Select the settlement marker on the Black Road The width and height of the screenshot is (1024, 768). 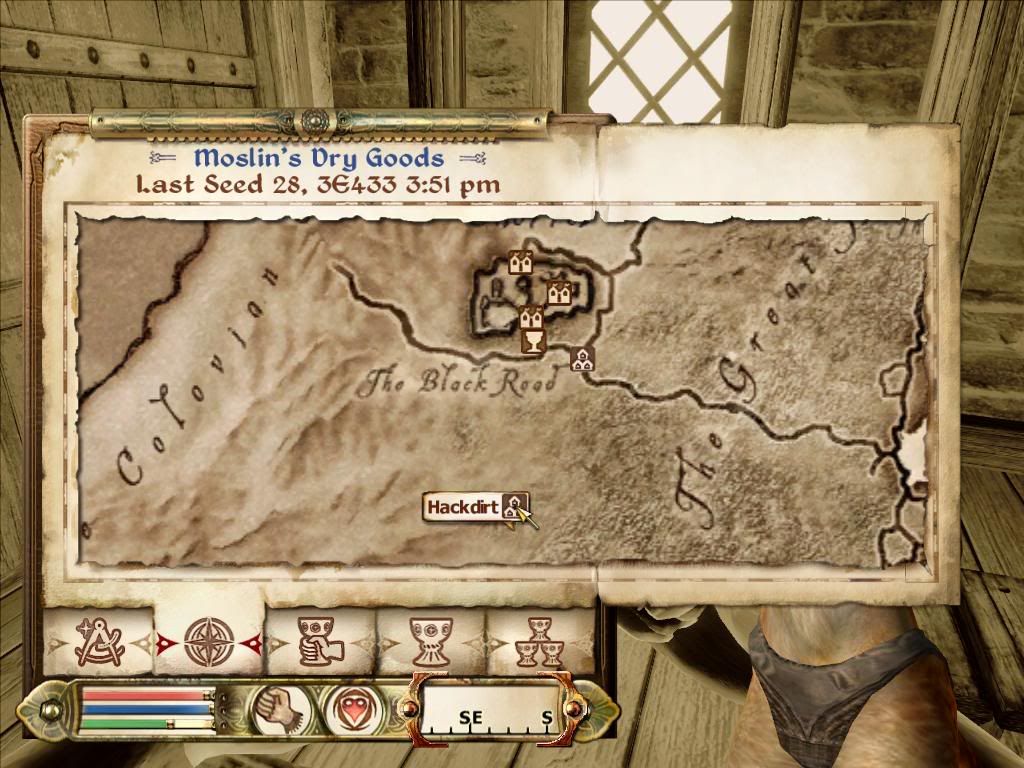coord(581,358)
